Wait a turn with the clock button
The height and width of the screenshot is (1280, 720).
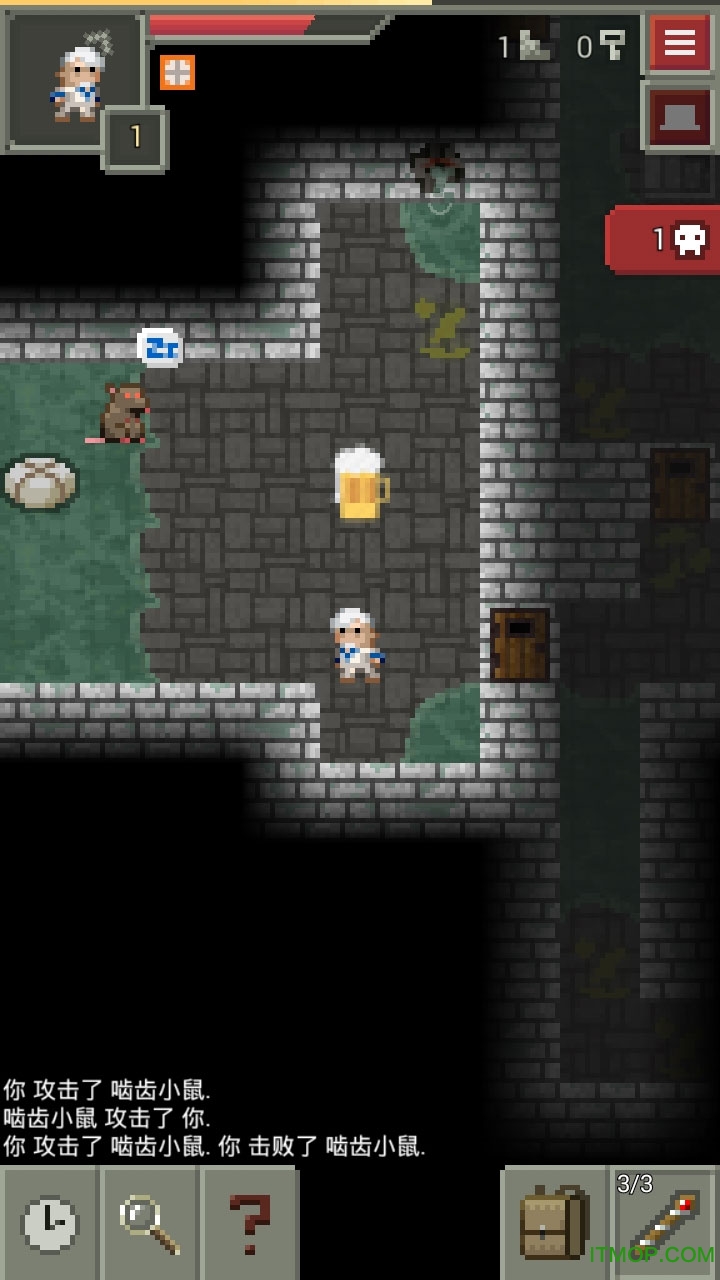pyautogui.click(x=49, y=1222)
